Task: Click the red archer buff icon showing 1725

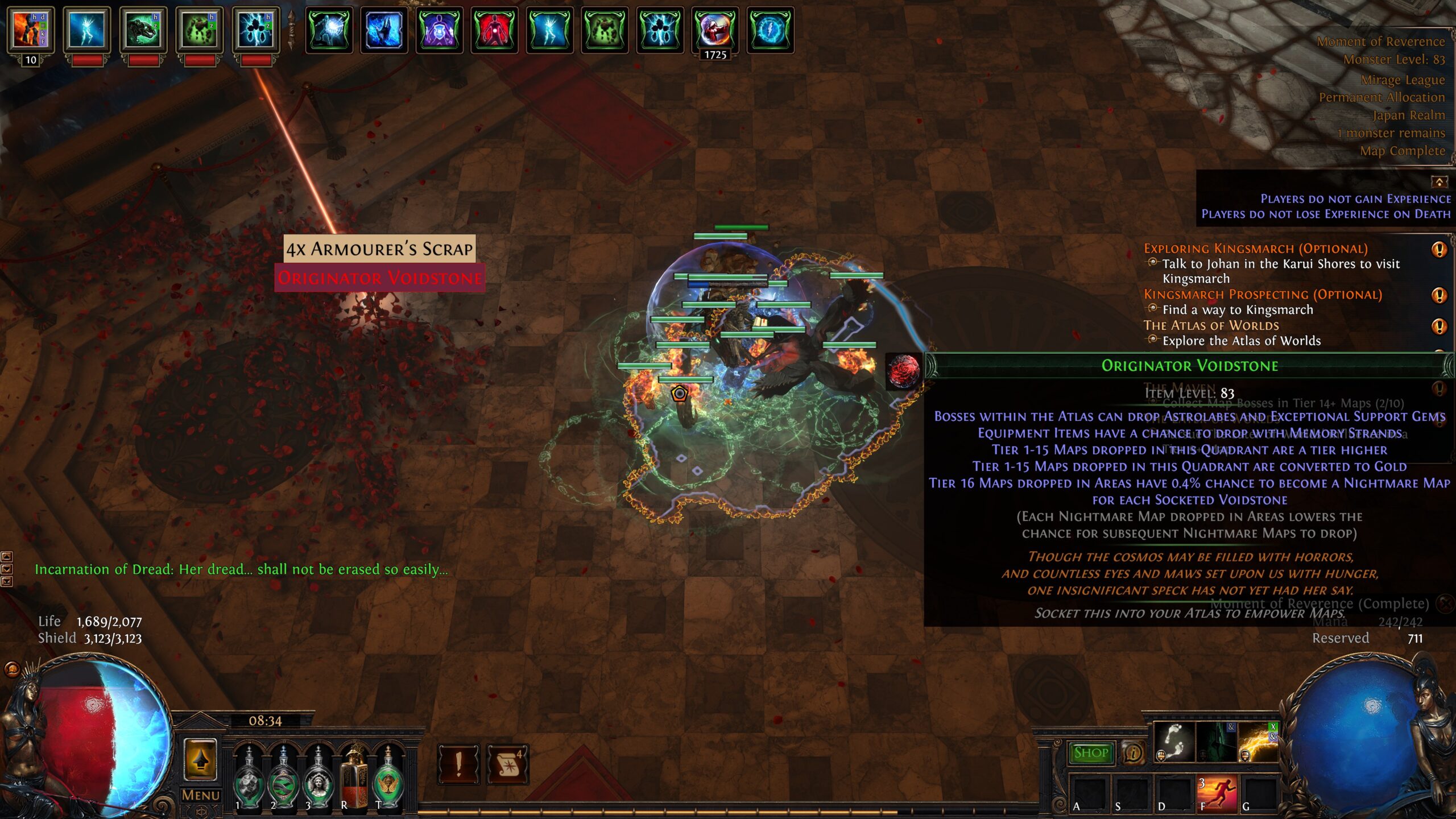Action: tap(715, 30)
